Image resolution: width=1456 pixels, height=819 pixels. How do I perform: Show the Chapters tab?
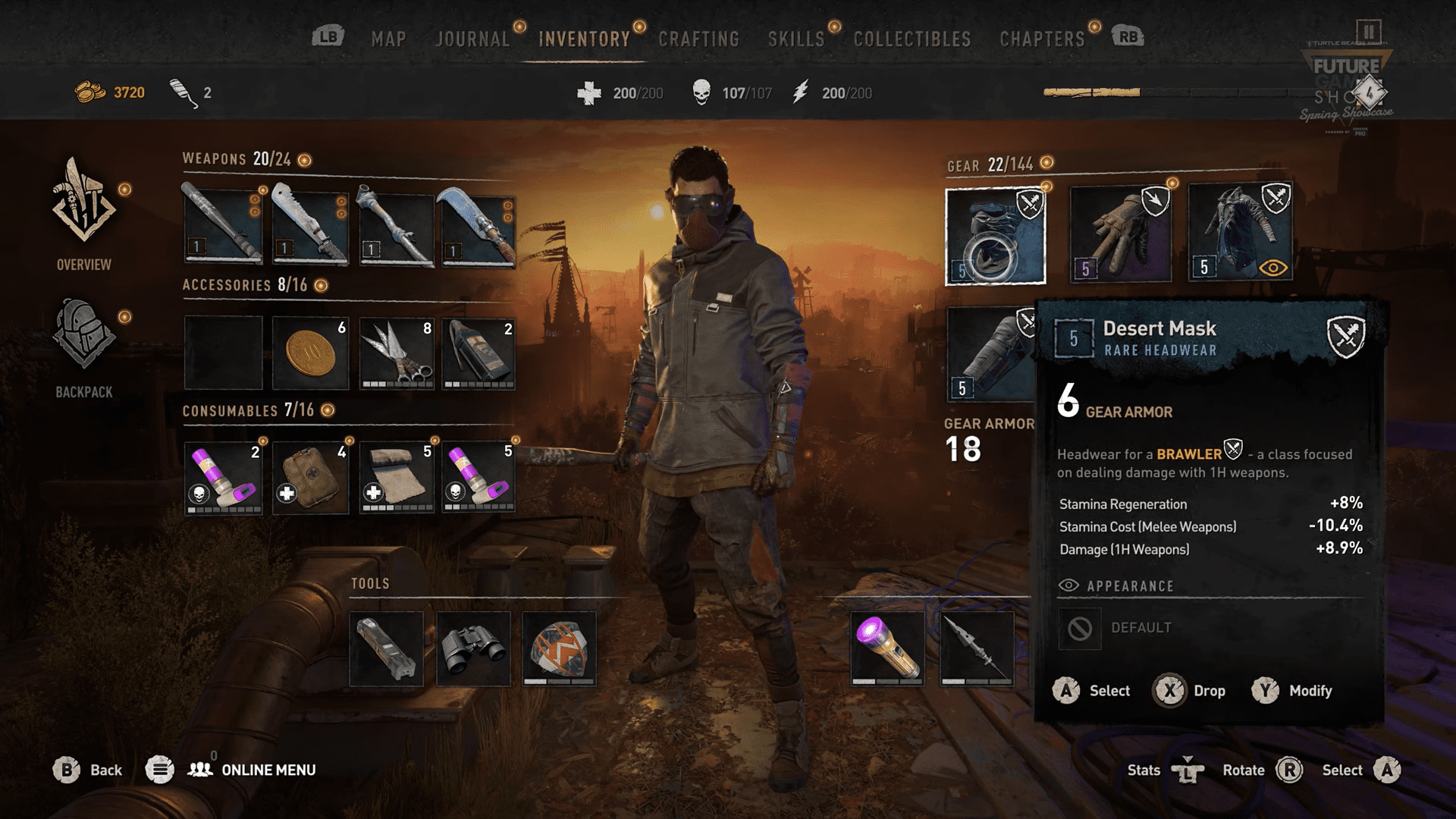1042,39
